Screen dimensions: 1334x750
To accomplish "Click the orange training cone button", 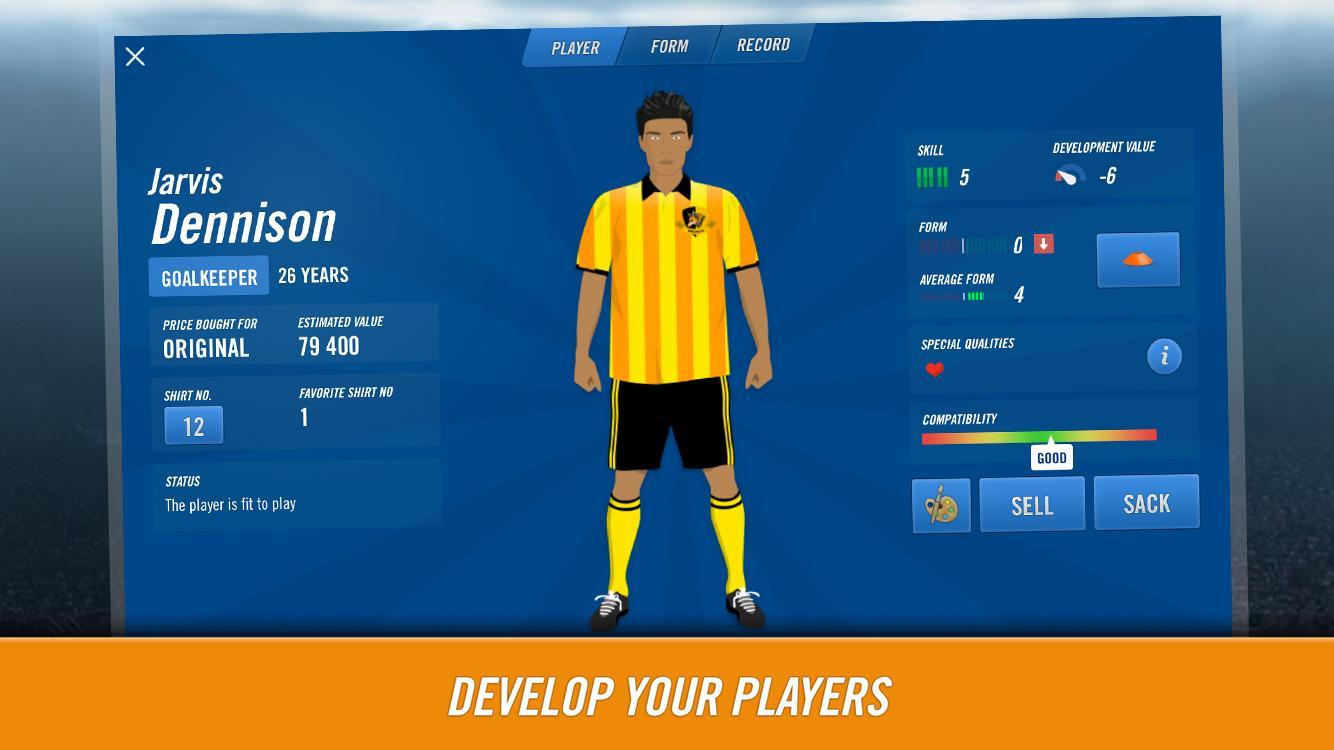I will pos(1138,260).
